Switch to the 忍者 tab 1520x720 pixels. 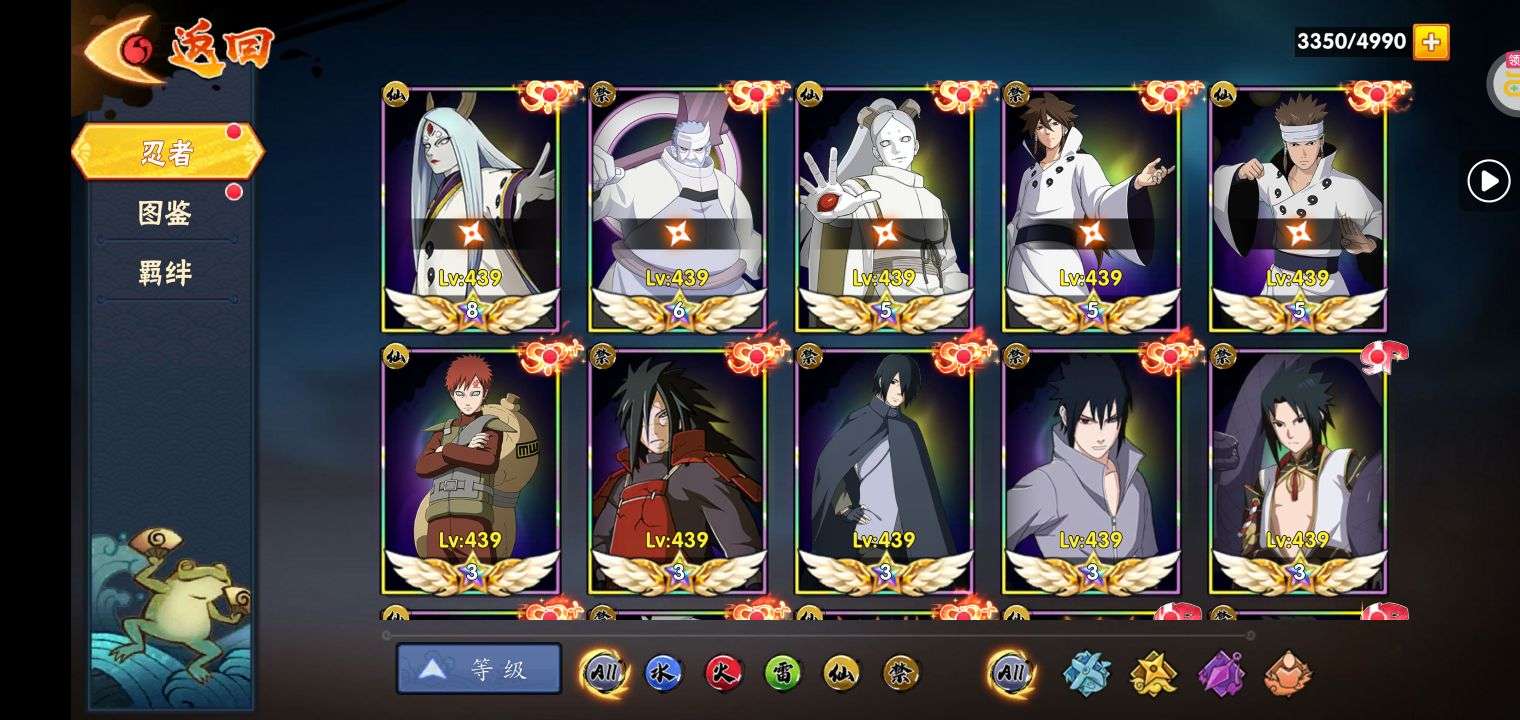tap(167, 152)
